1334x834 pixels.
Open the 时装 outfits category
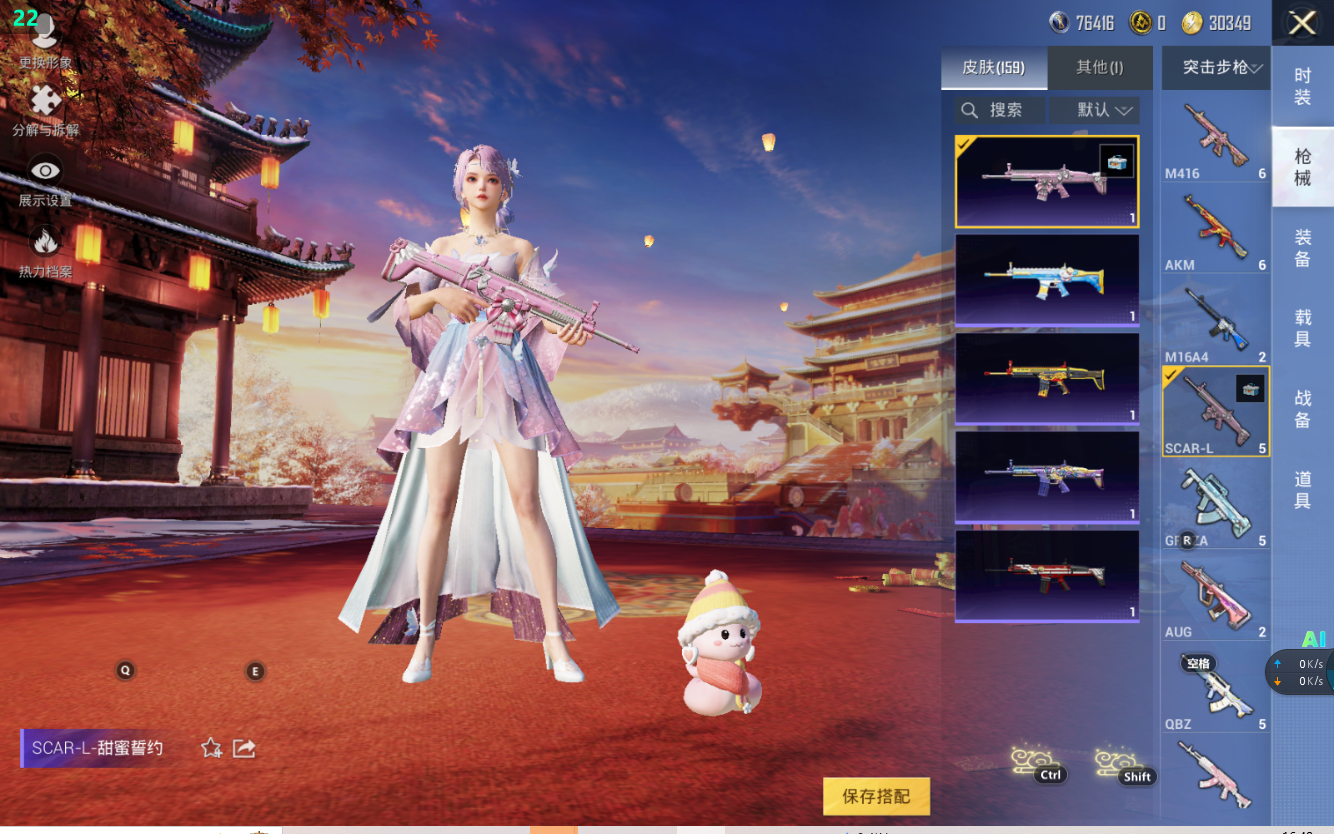(x=1302, y=86)
